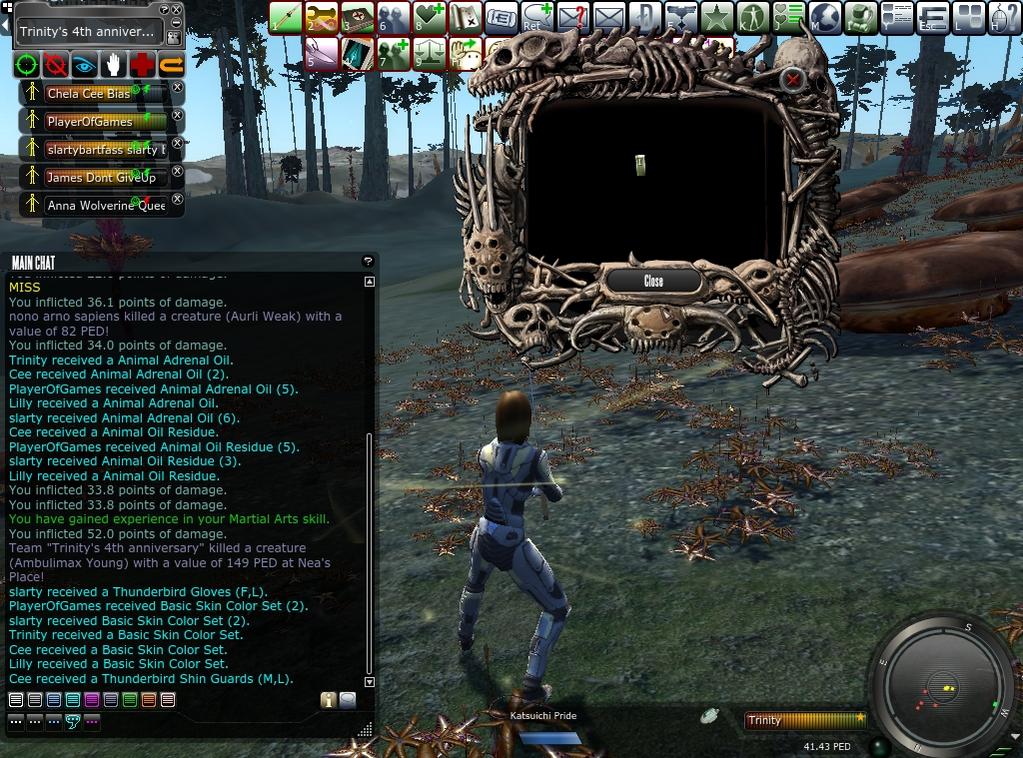Click the green star toolbar icon
The image size is (1023, 758).
716,17
